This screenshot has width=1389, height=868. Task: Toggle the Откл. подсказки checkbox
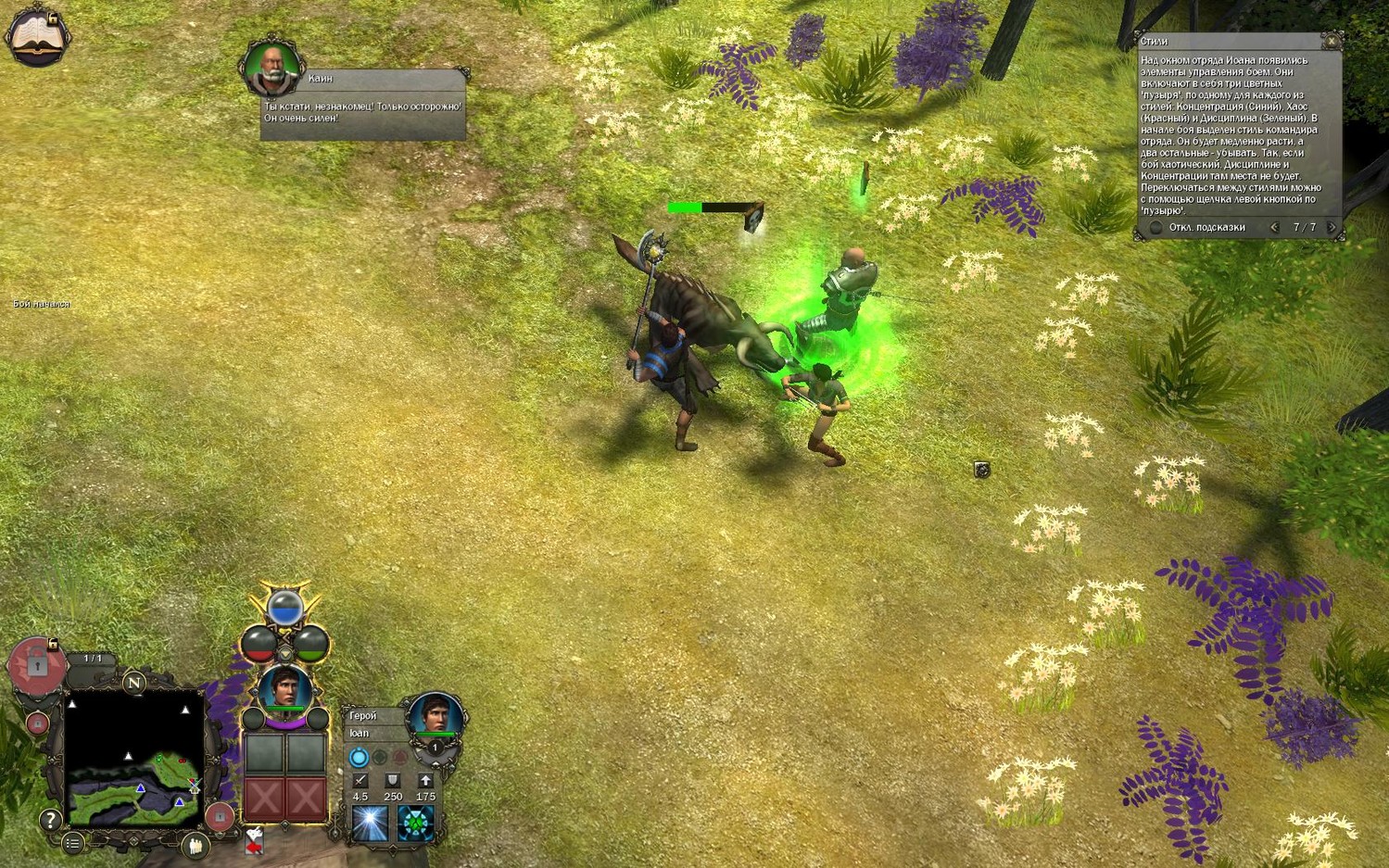(x=1155, y=228)
